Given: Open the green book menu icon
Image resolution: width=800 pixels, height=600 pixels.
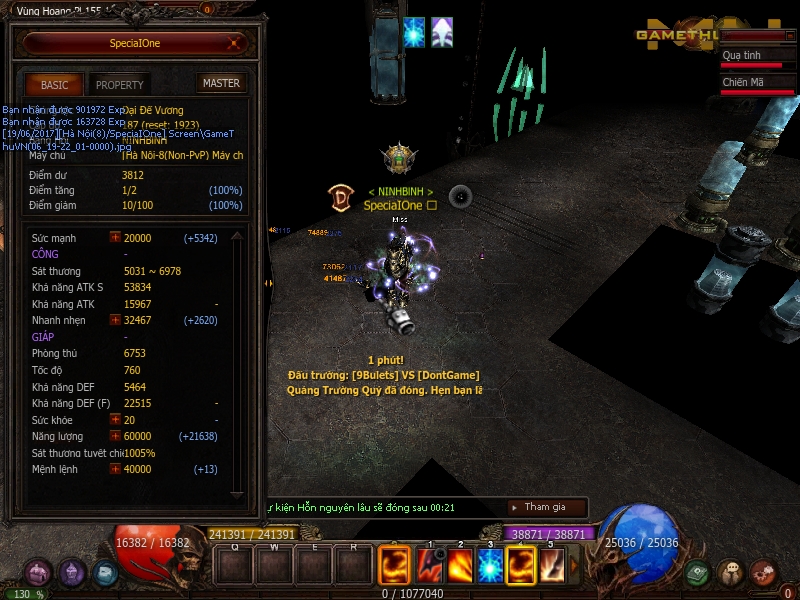Looking at the screenshot, I should (698, 573).
